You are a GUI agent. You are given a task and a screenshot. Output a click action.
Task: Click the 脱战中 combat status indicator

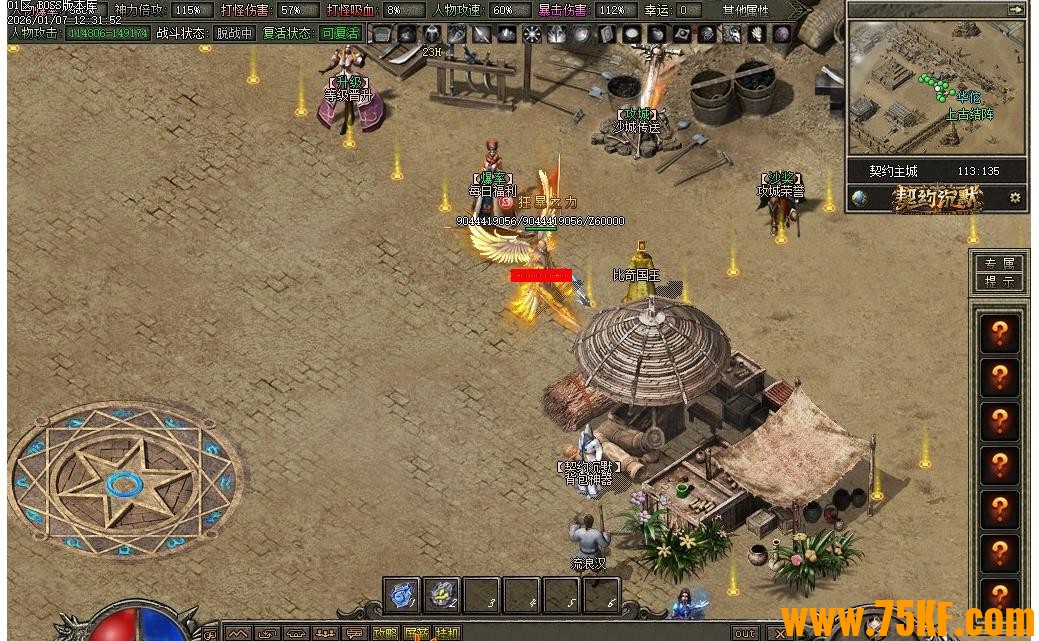click(234, 33)
